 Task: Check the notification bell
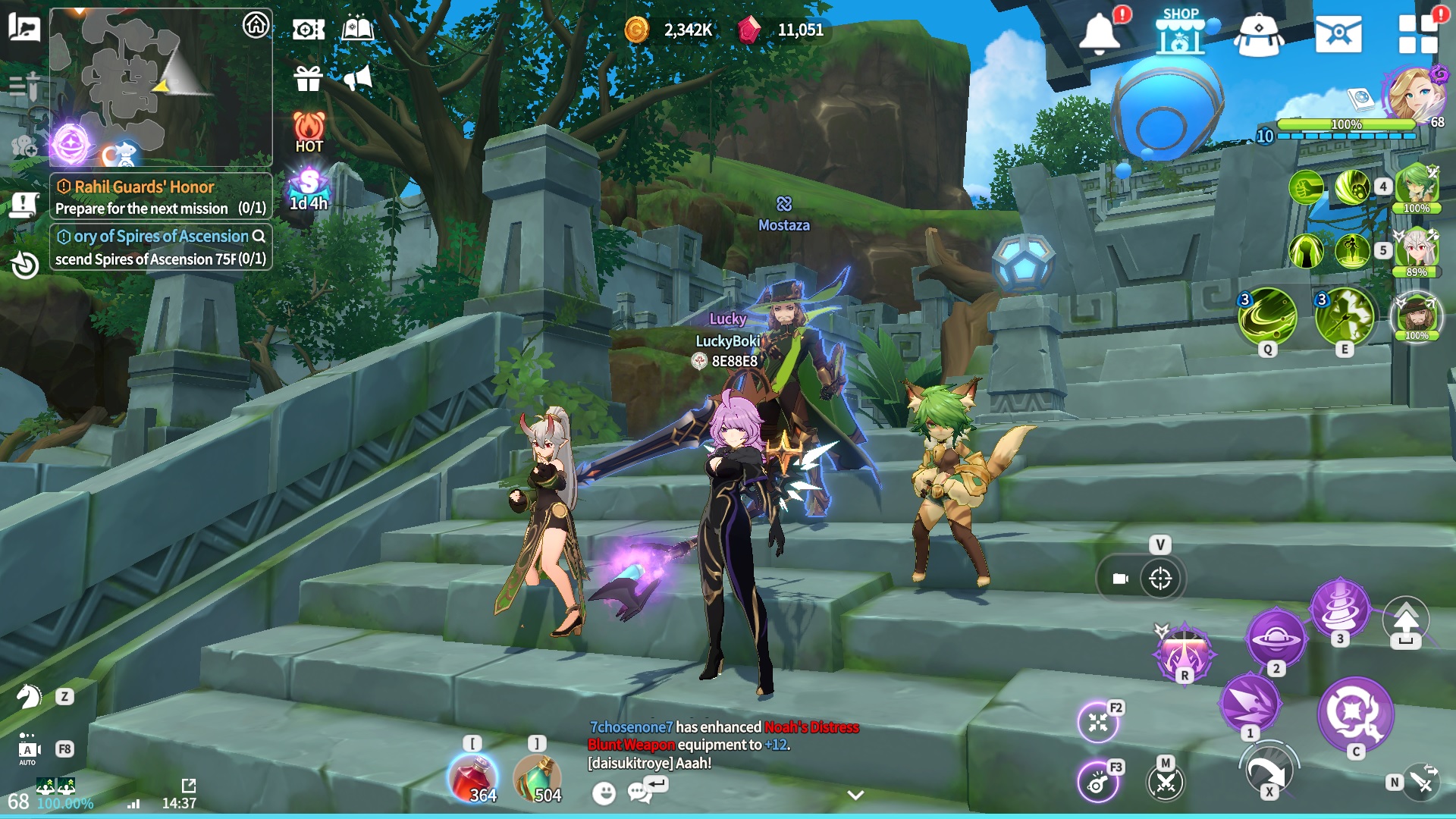[x=1099, y=33]
